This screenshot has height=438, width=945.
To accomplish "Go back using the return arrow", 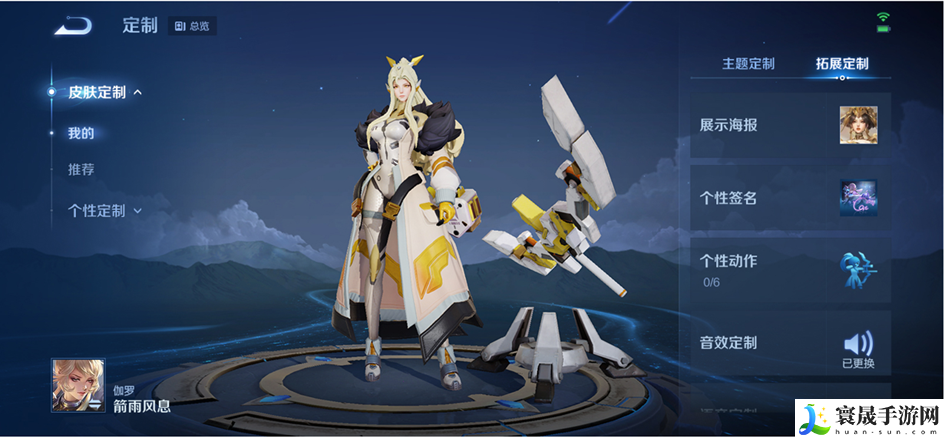I will point(73,26).
